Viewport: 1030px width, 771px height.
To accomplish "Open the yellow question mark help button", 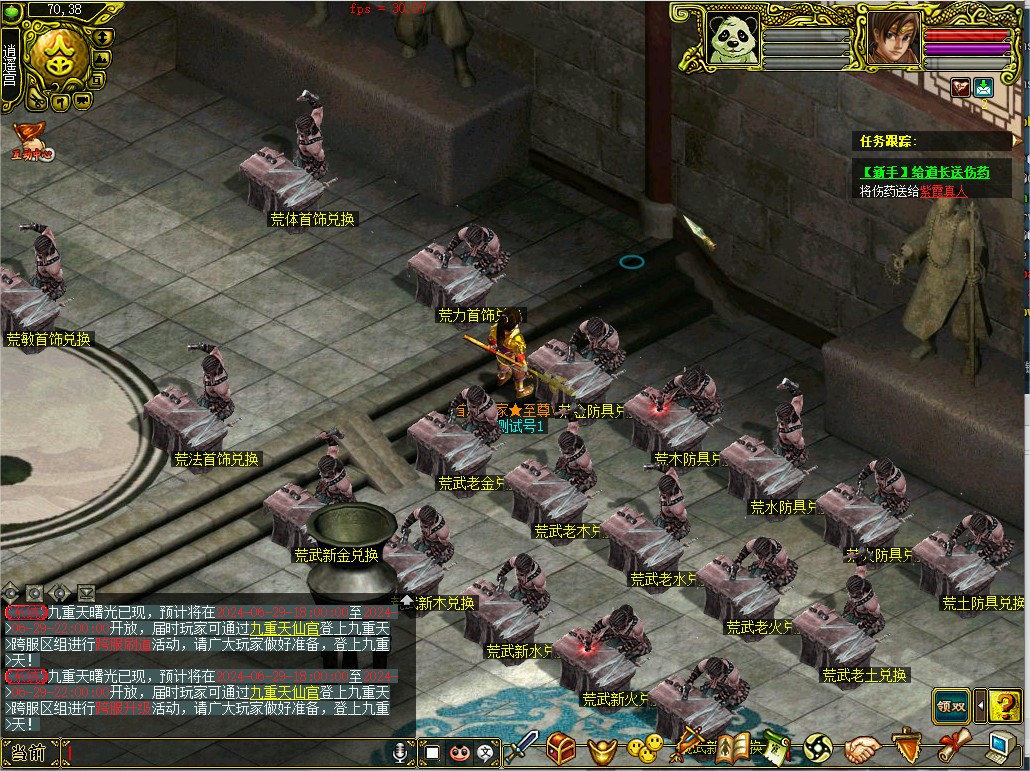I will (x=1006, y=705).
